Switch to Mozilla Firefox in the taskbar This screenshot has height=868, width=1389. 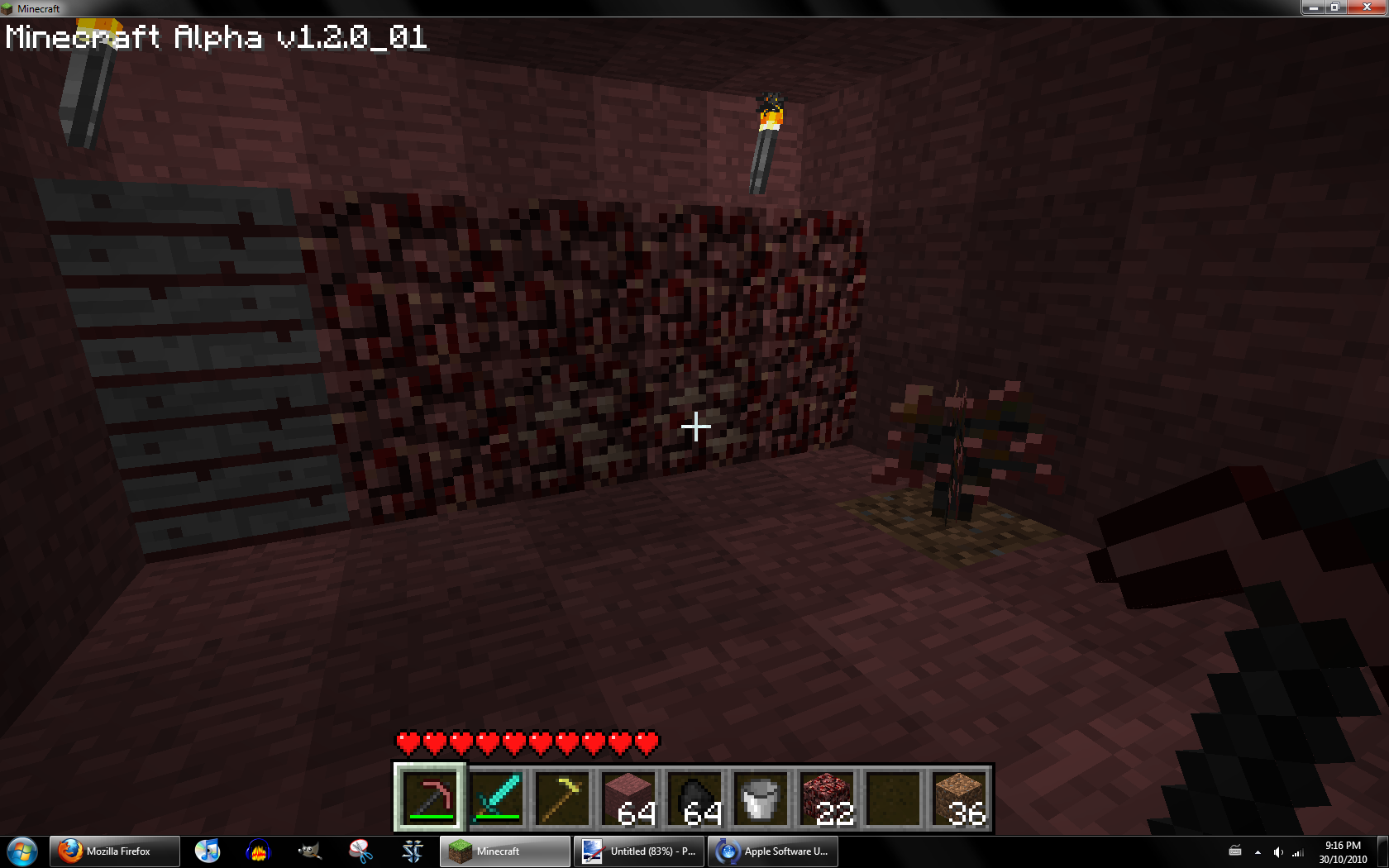[x=115, y=851]
